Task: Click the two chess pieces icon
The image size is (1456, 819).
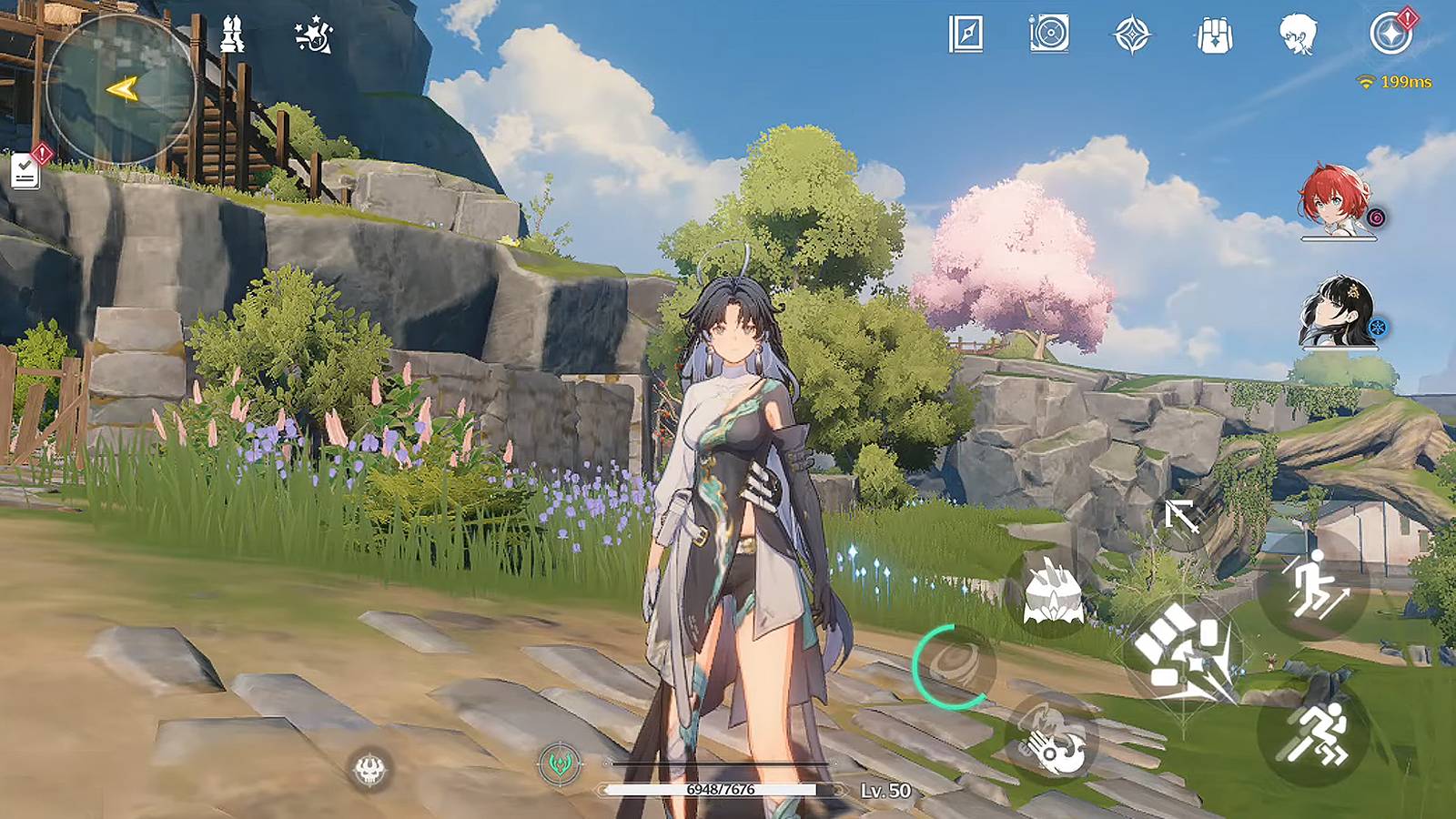Action: click(x=233, y=35)
